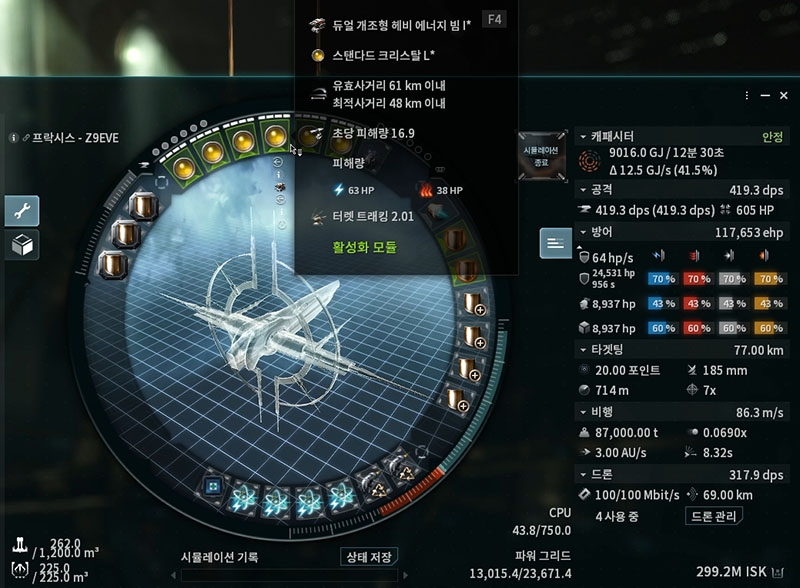Collapse the 비행 section

(582, 411)
